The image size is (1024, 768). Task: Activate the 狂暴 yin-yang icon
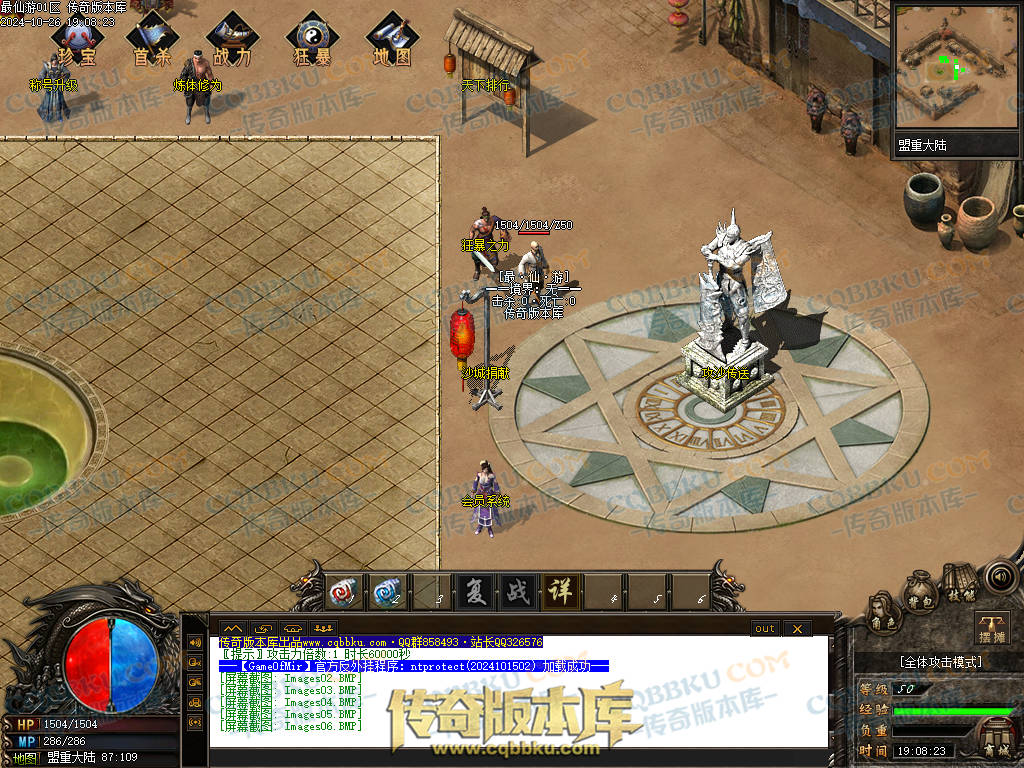tap(312, 41)
